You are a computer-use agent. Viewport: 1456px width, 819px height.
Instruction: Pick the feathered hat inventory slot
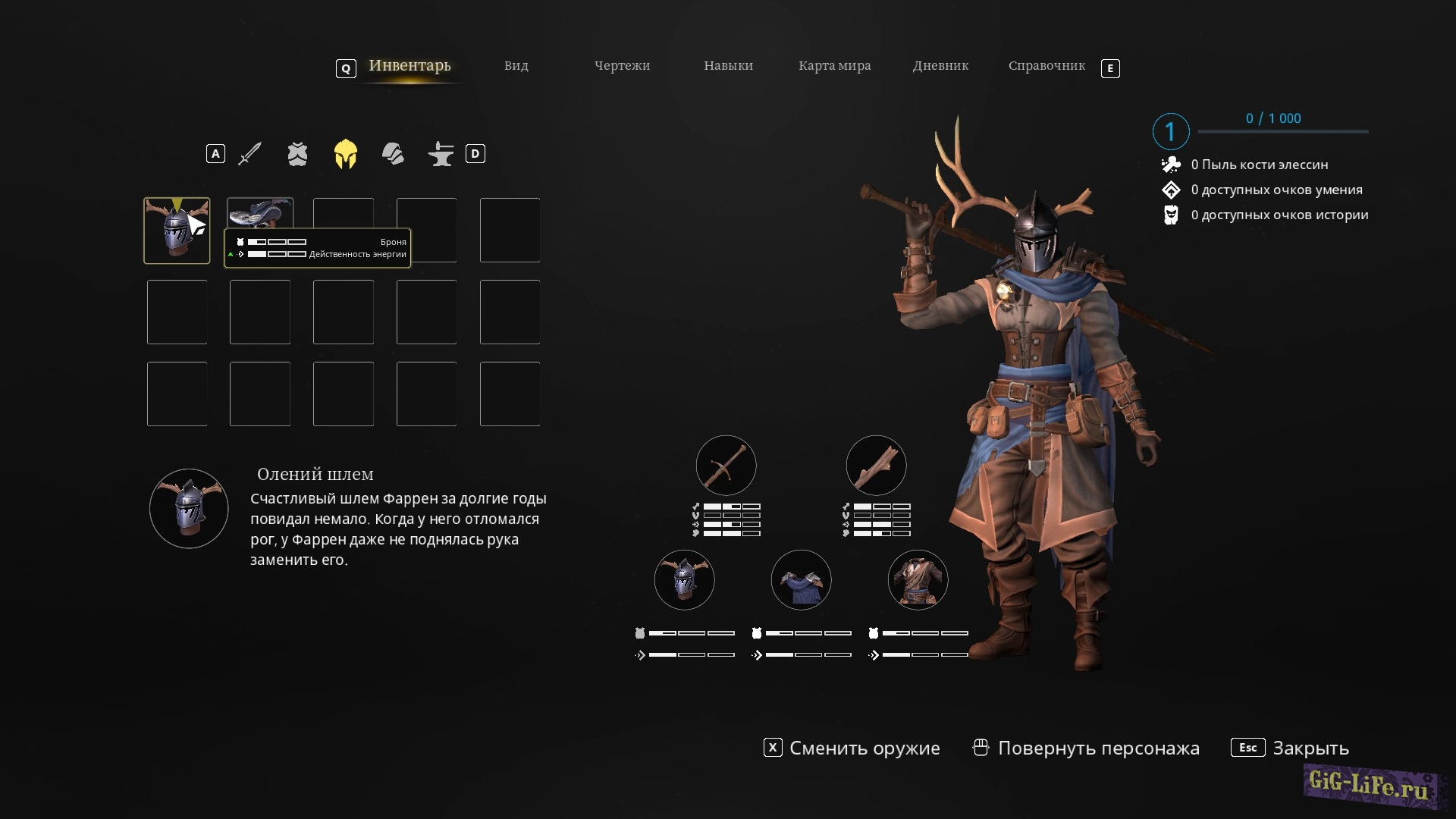259,213
